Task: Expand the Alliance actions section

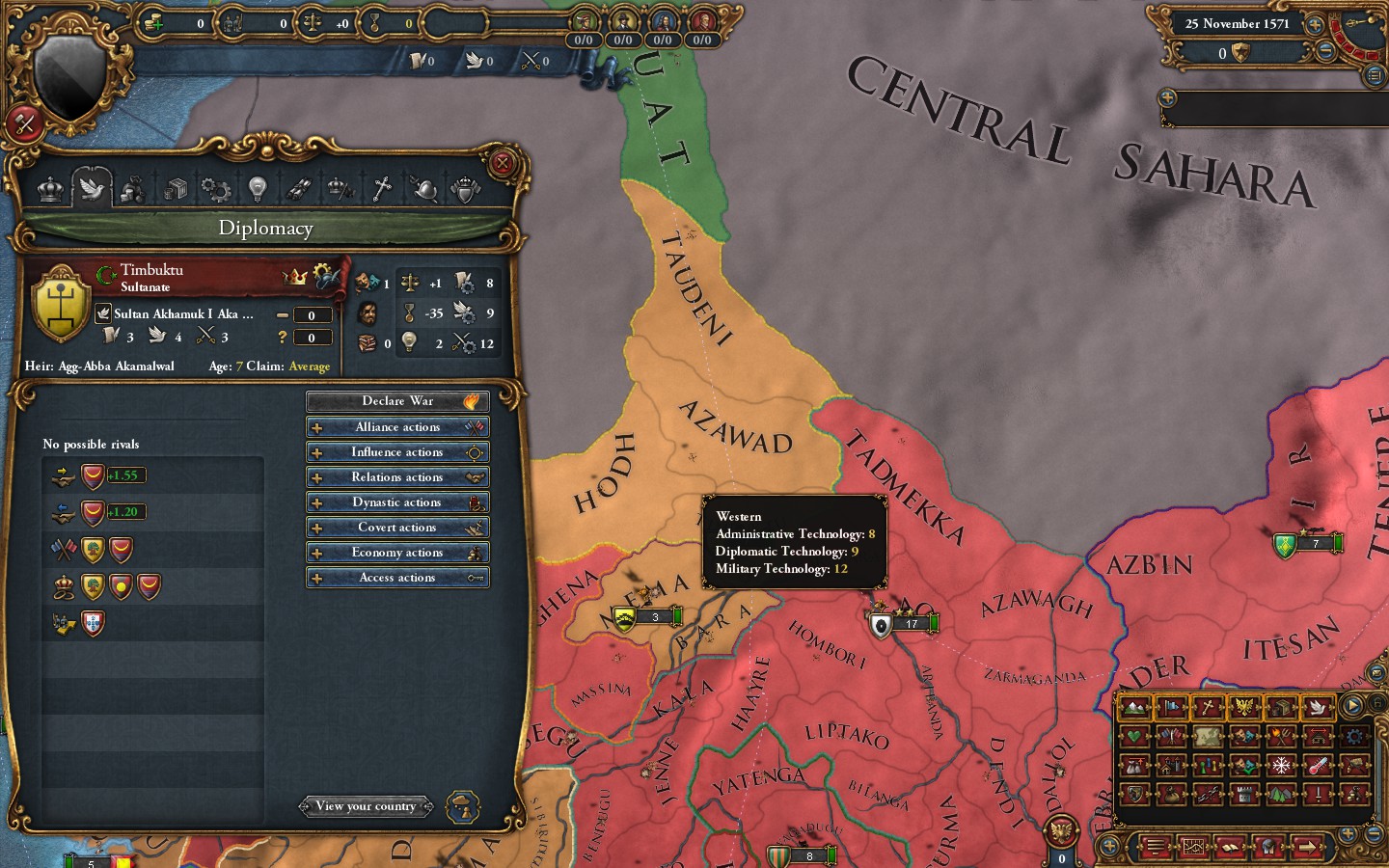Action: [x=397, y=426]
